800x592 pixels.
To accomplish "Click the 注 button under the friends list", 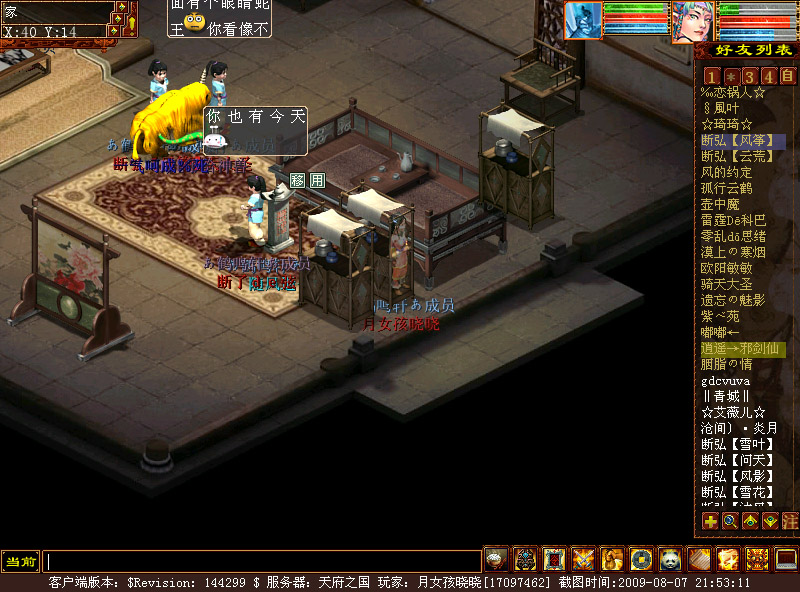I will click(x=789, y=521).
